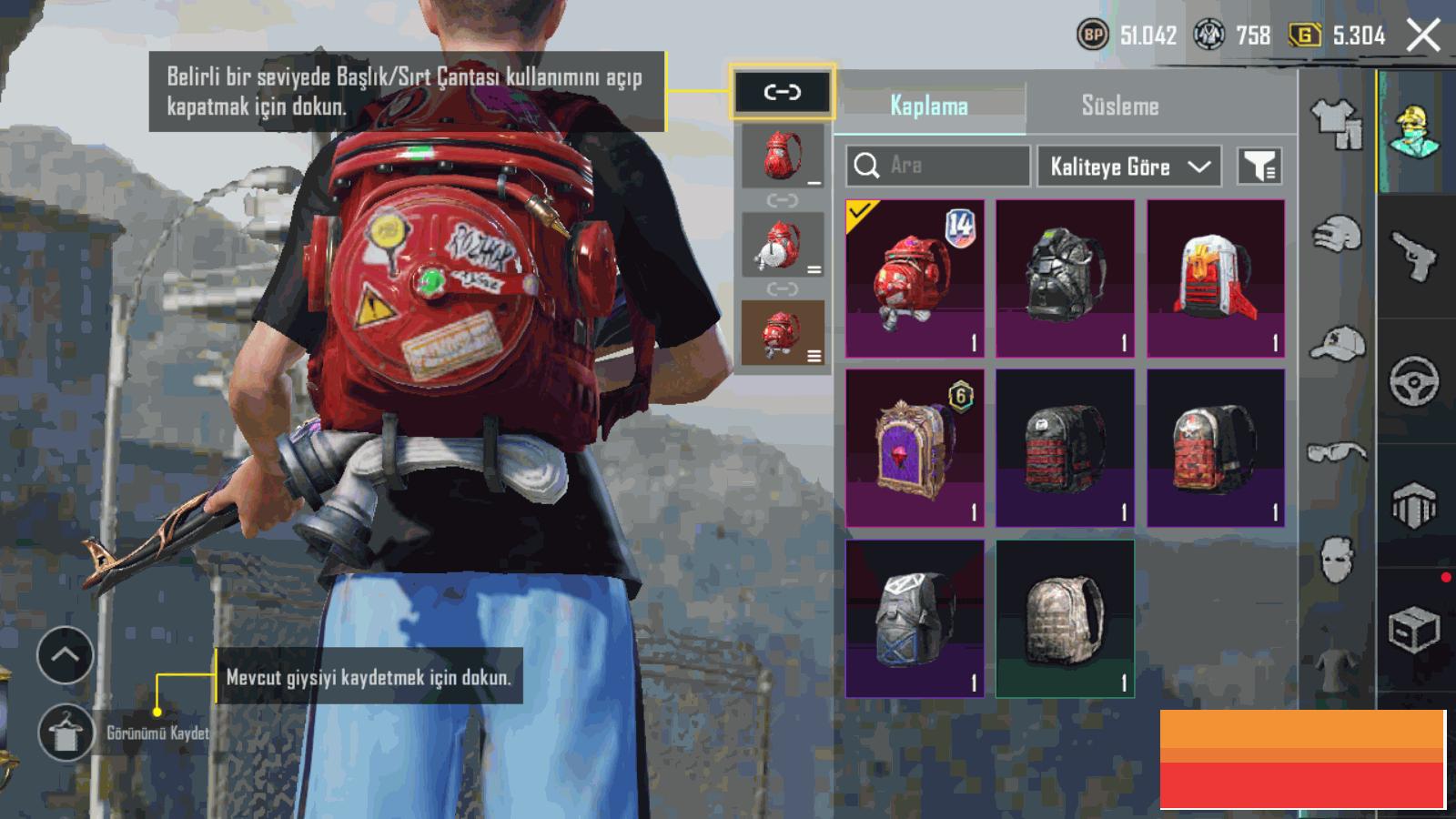Switch to the weapon skins section
1456x819 pixels.
coord(1414,257)
